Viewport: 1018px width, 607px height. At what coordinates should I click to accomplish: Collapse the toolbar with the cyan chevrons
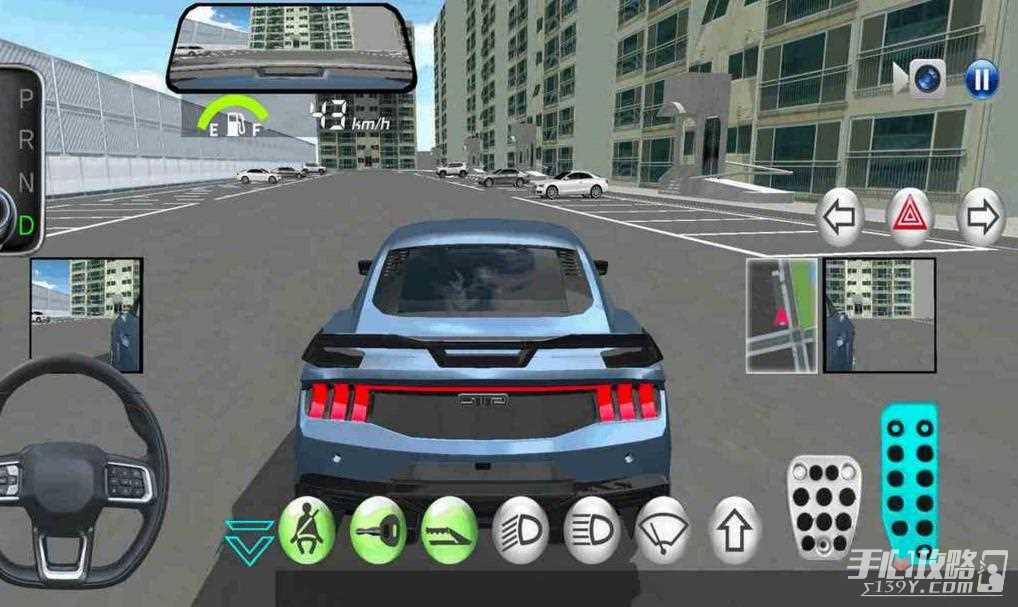(x=246, y=538)
